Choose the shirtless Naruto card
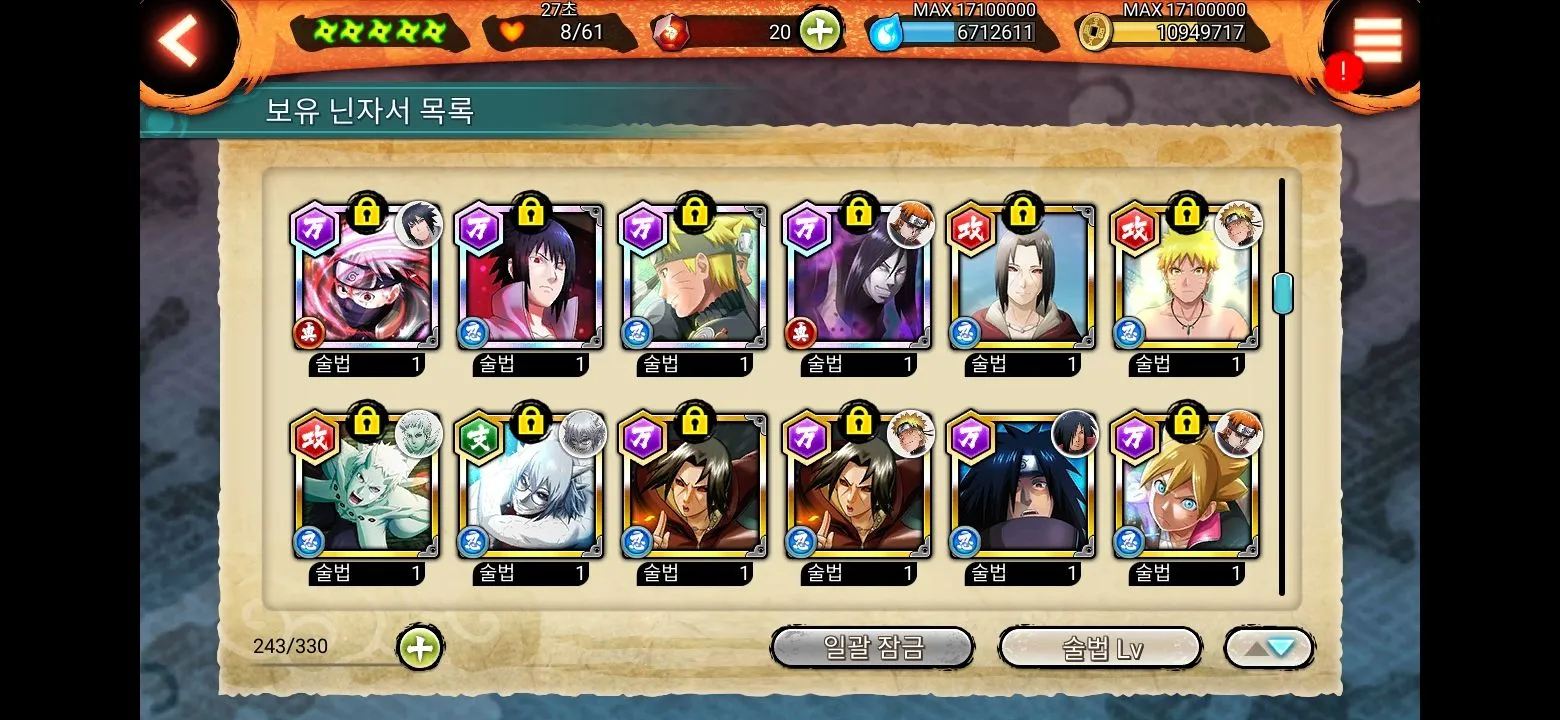This screenshot has height=720, width=1560. tap(1186, 280)
